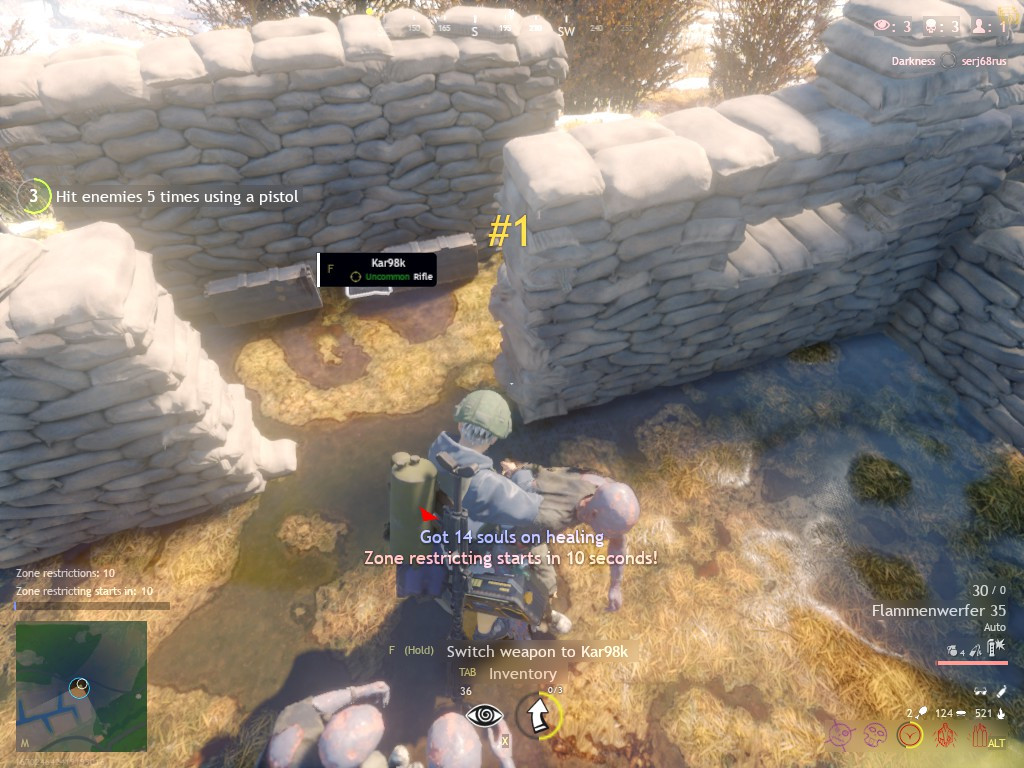1024x768 pixels.
Task: Select the exploding canister icon
Action: coord(996,648)
